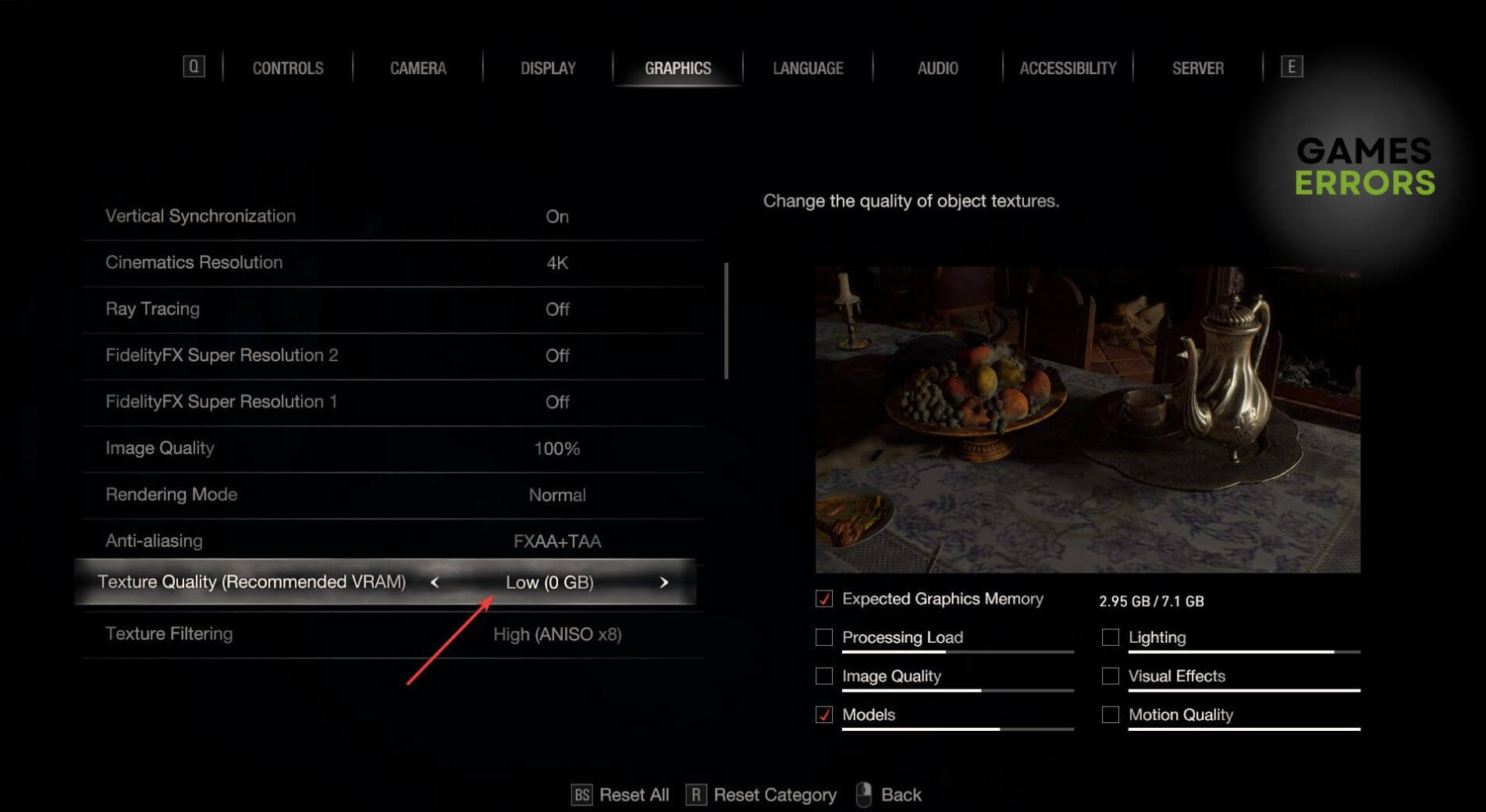Increase Texture Quality with the right arrow
This screenshot has width=1486, height=812.
click(x=663, y=583)
